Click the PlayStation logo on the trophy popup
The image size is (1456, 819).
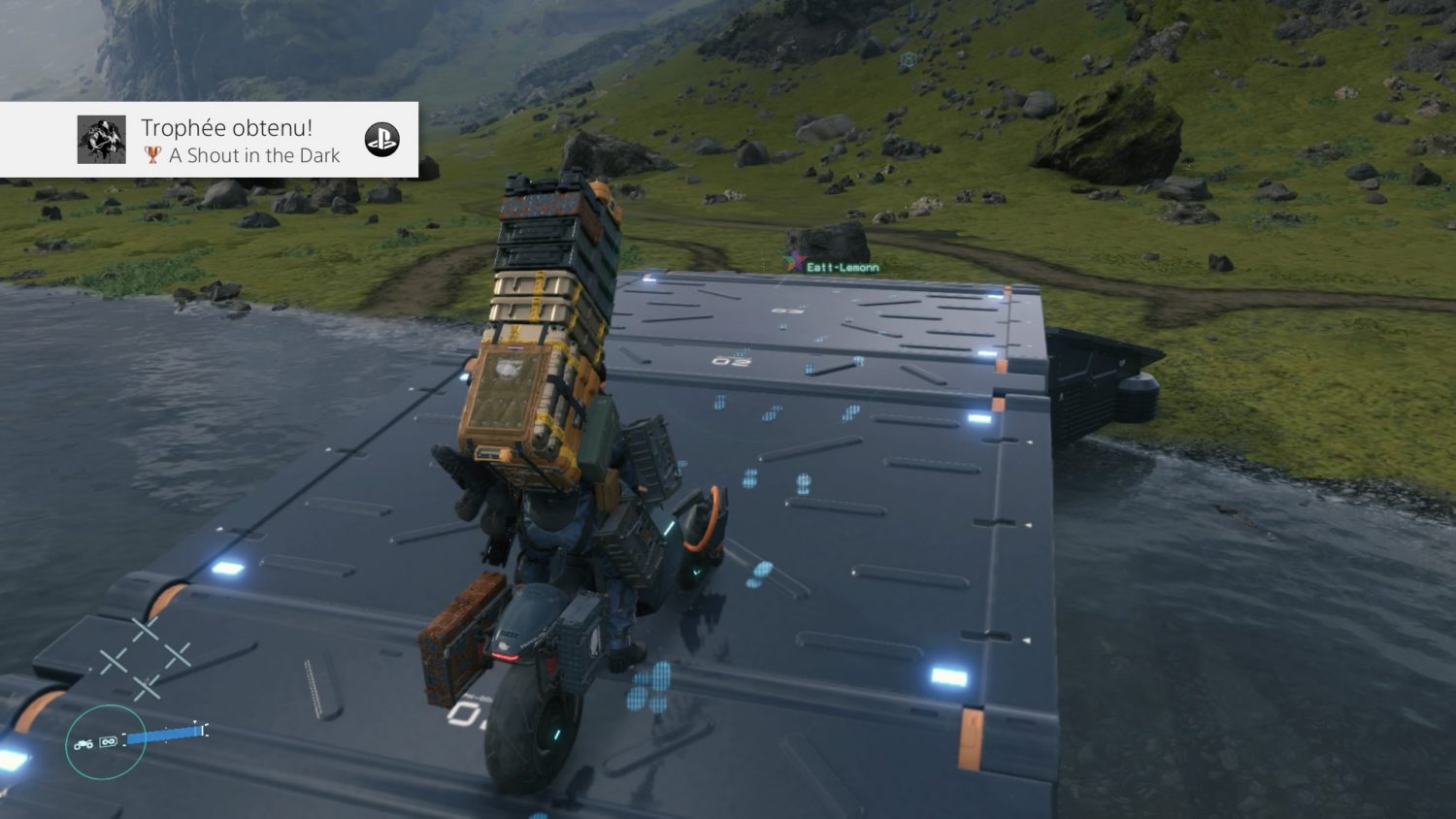[x=381, y=140]
